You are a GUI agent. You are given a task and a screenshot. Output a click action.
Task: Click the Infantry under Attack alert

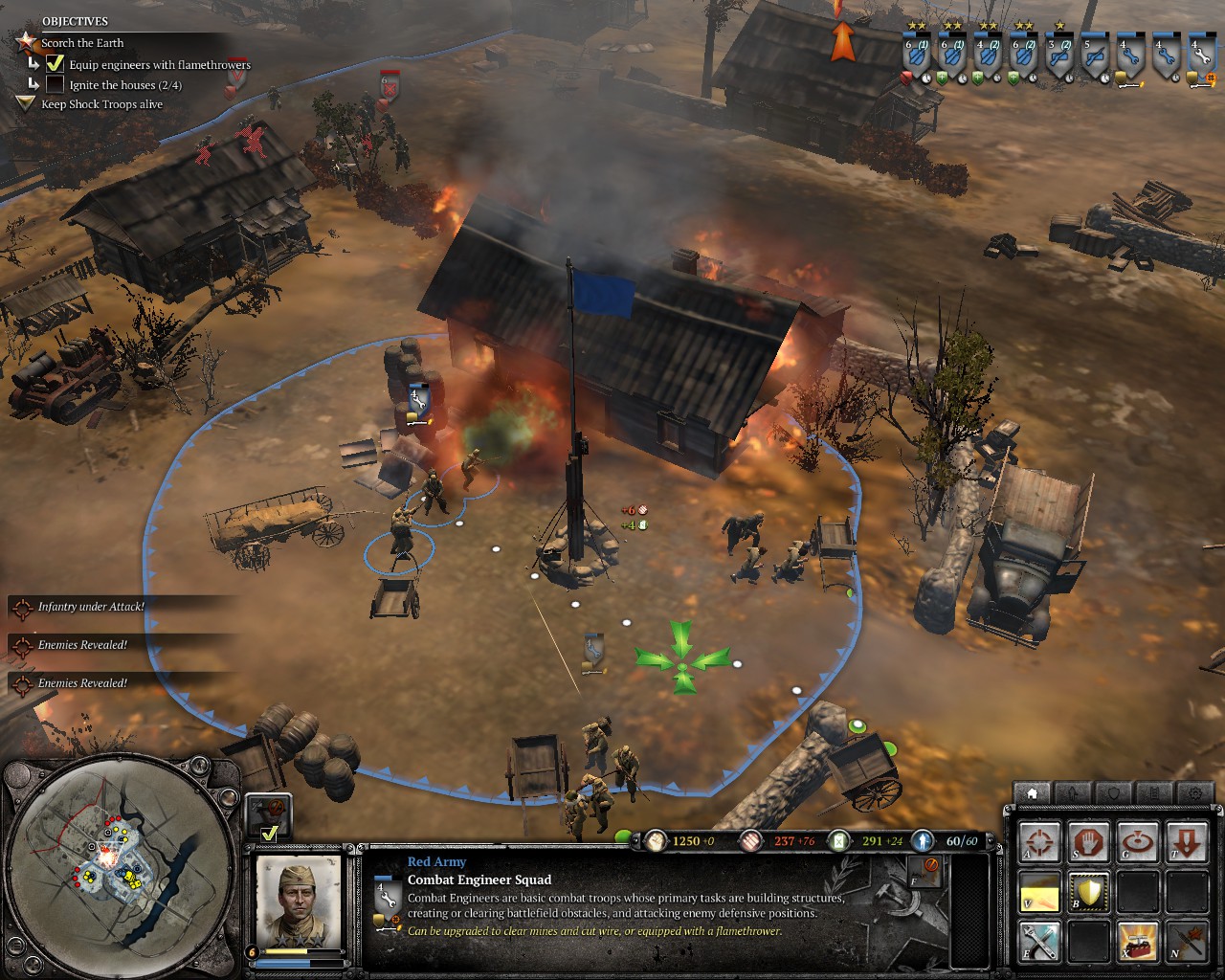click(x=91, y=607)
